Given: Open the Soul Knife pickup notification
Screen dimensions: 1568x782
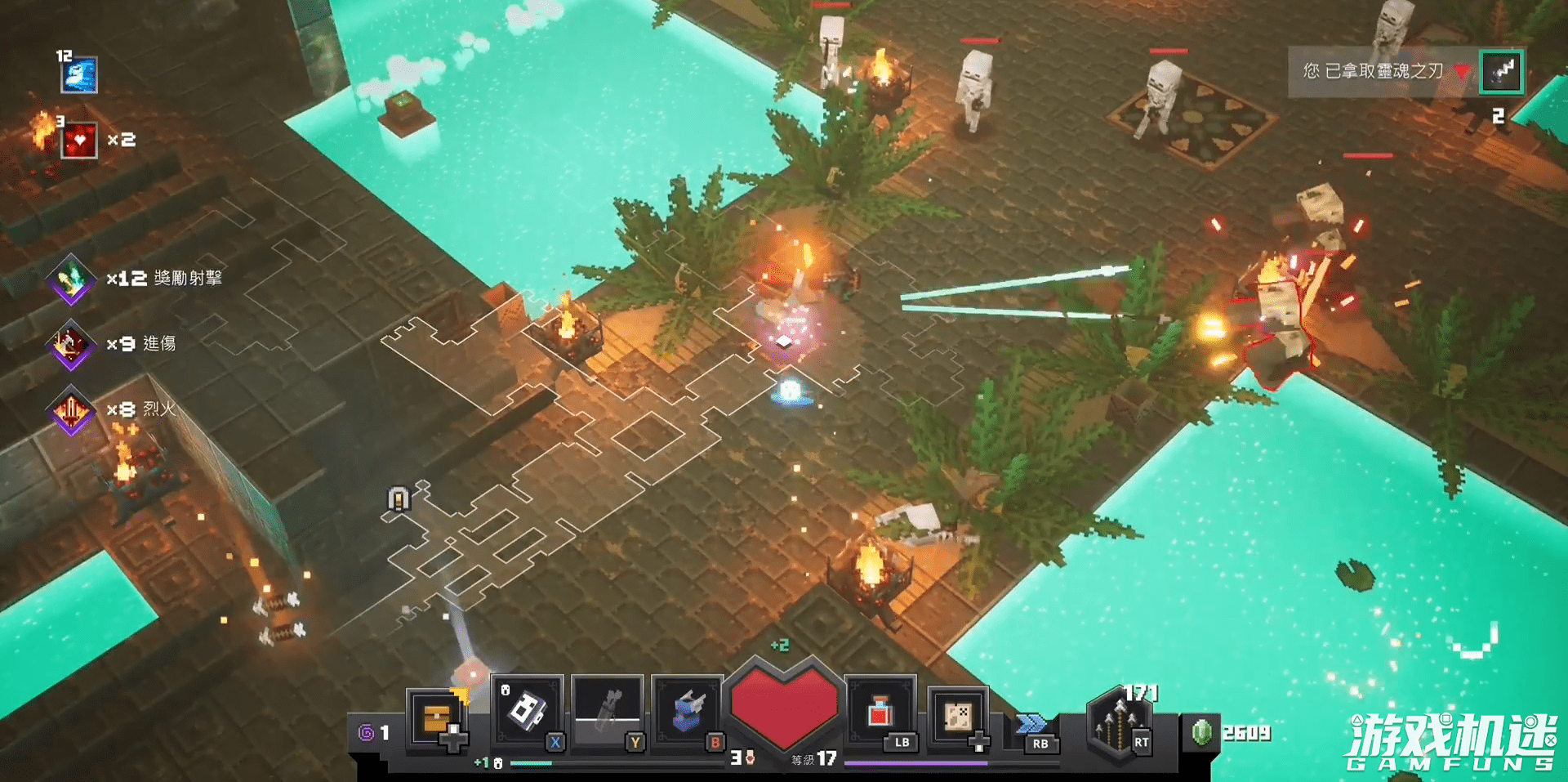Looking at the screenshot, I should [x=1374, y=72].
